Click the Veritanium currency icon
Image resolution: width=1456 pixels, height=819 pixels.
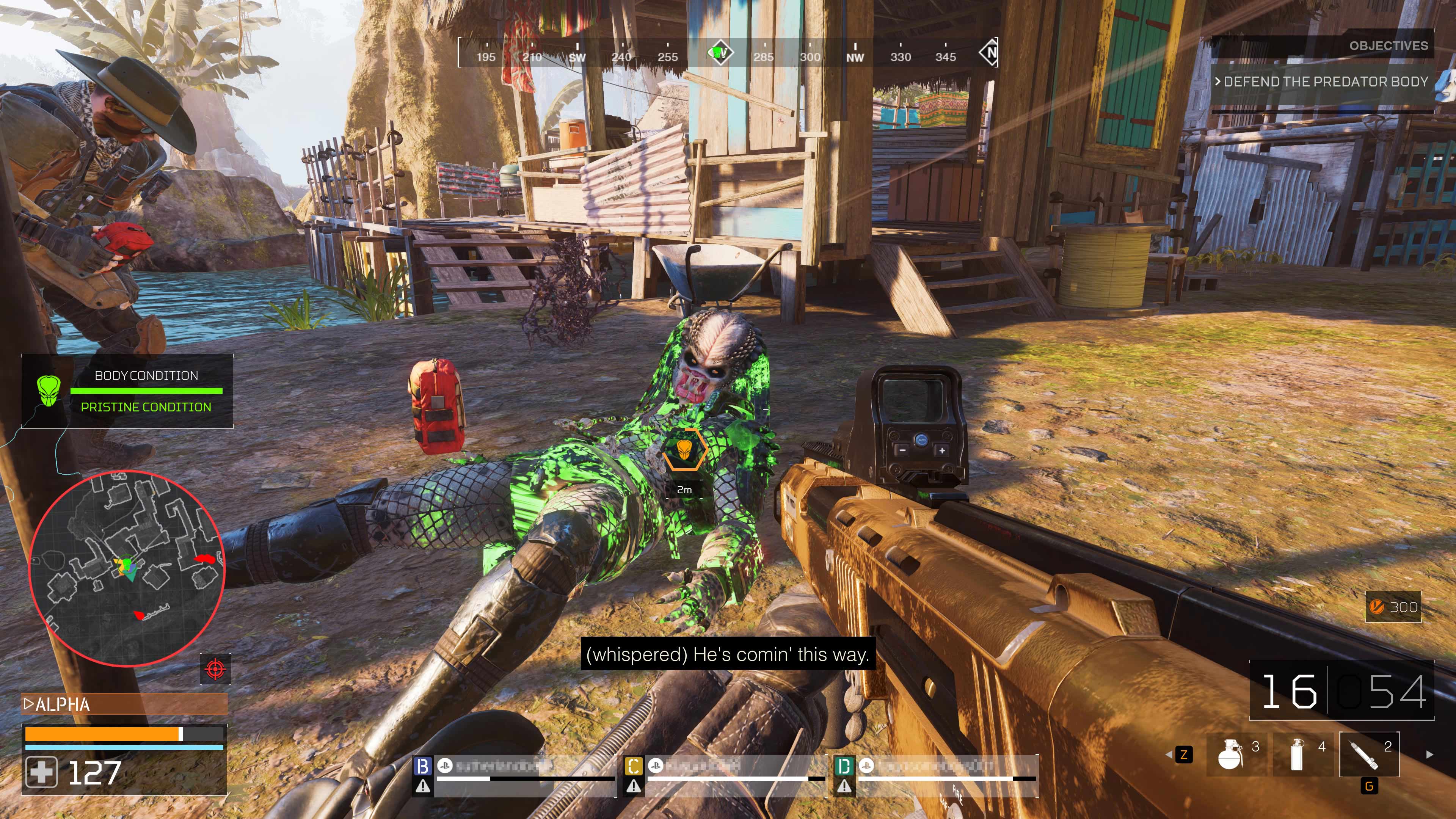click(x=1376, y=607)
